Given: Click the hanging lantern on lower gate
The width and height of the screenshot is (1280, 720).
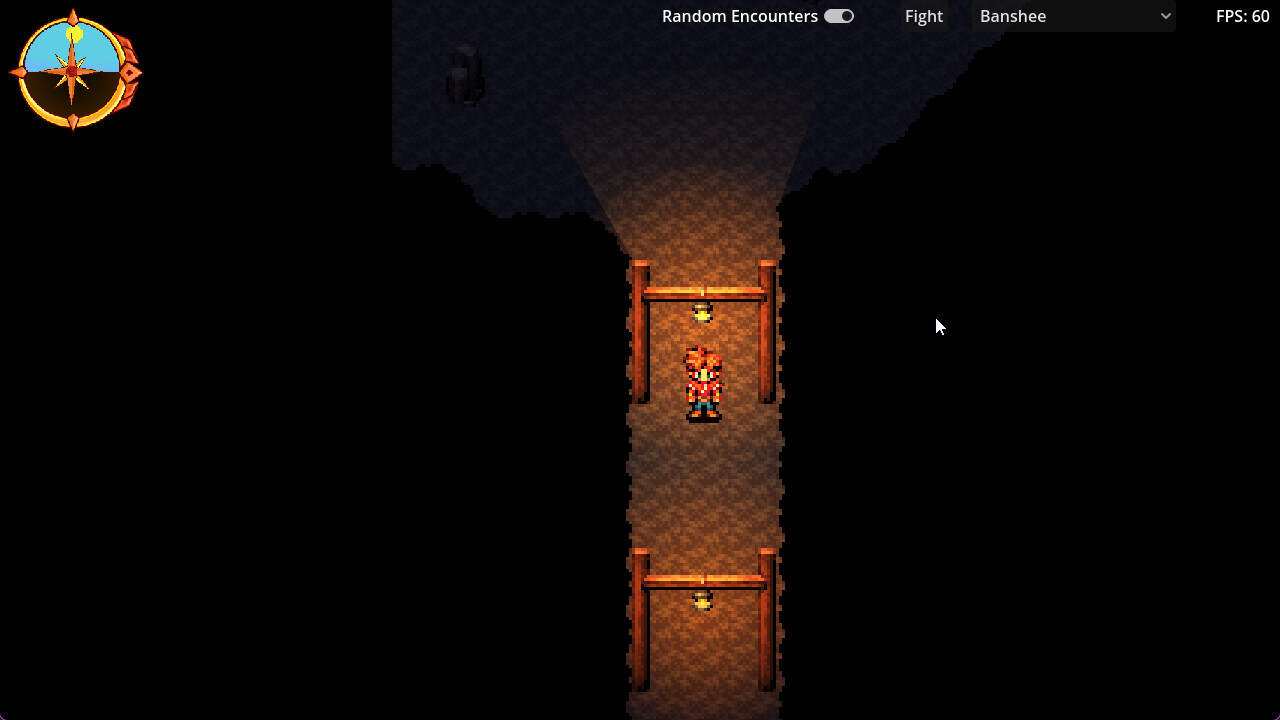Looking at the screenshot, I should (703, 598).
